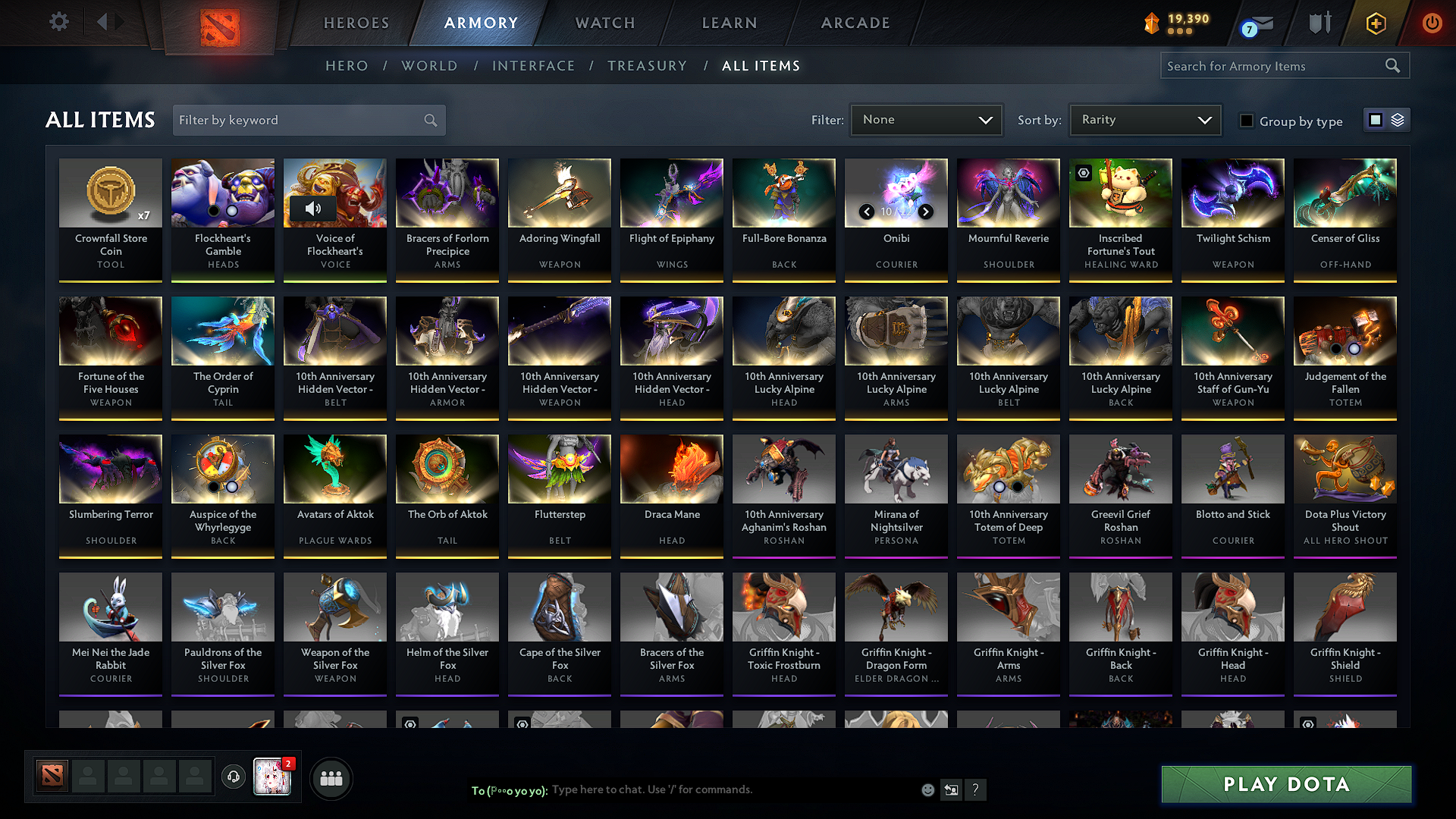Click the red power button top-right
This screenshot has width=1456, height=819.
pos(1432,23)
